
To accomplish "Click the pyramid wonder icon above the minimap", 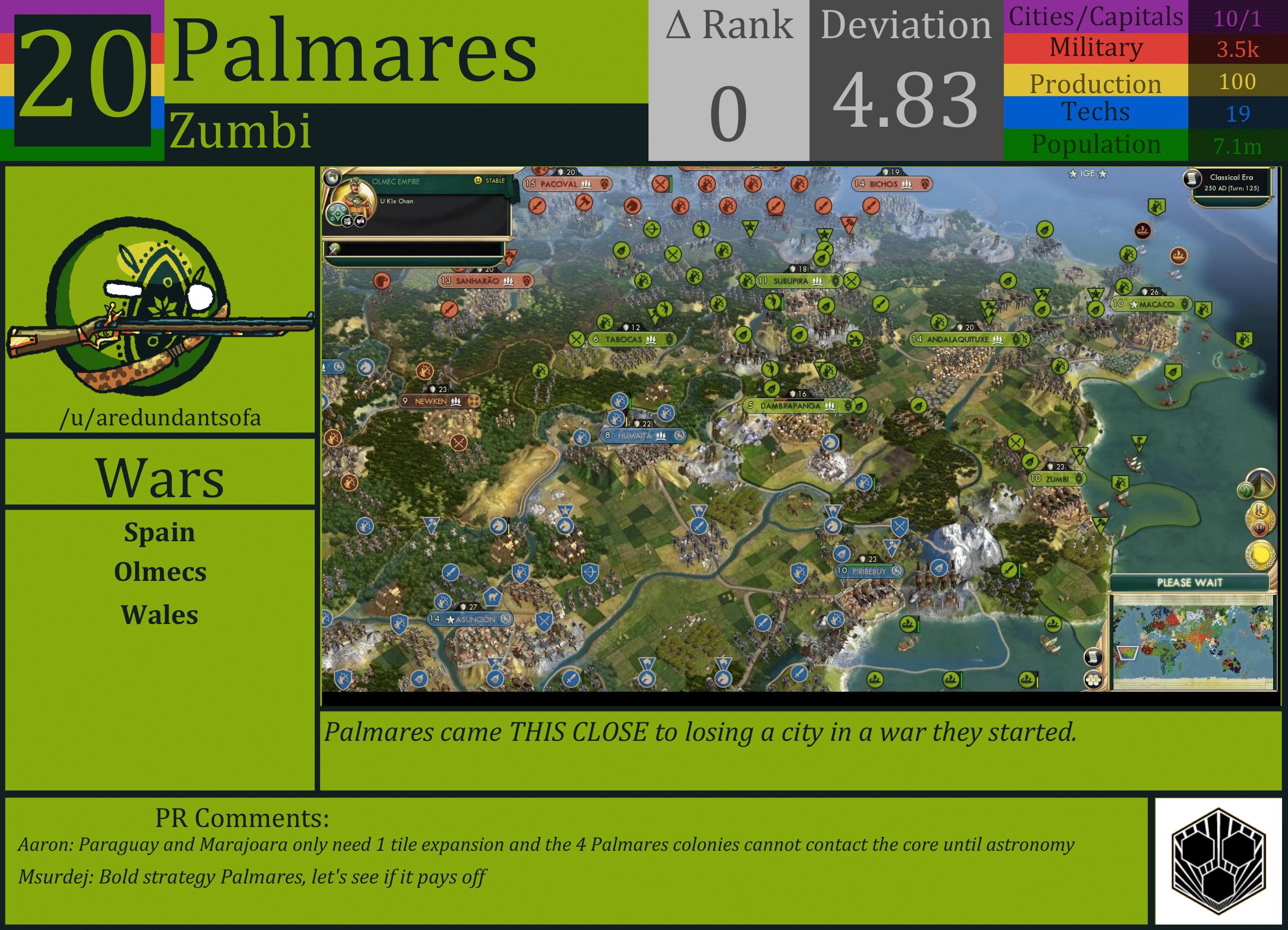I will click(x=1261, y=484).
